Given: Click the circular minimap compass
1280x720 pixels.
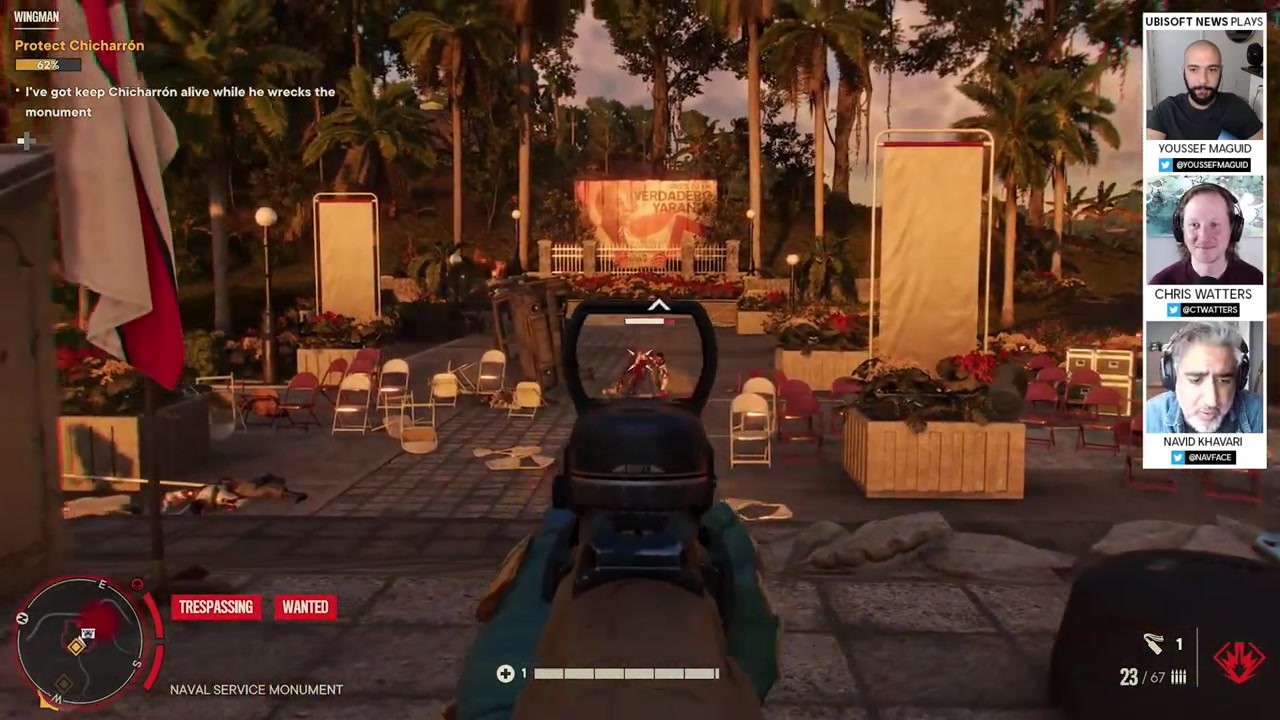Looking at the screenshot, I should click(x=82, y=638).
